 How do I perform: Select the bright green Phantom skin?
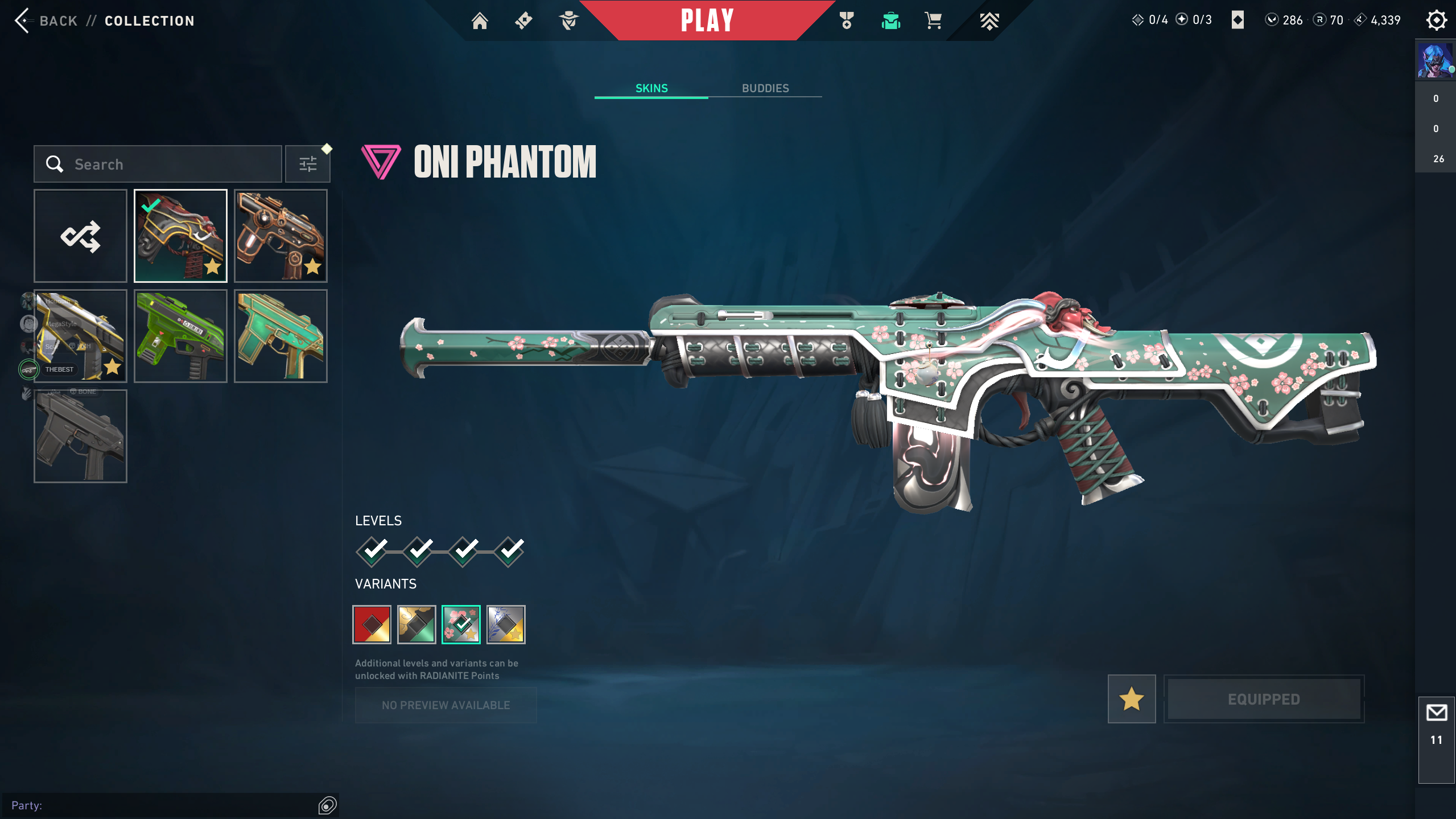pyautogui.click(x=180, y=336)
